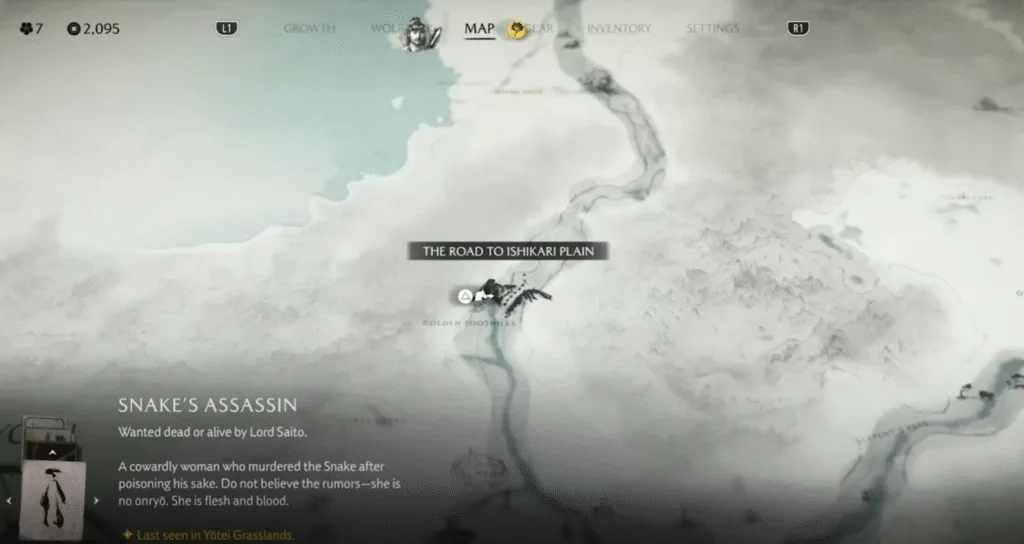Select the Map tab
The image size is (1024, 544).
(x=479, y=28)
